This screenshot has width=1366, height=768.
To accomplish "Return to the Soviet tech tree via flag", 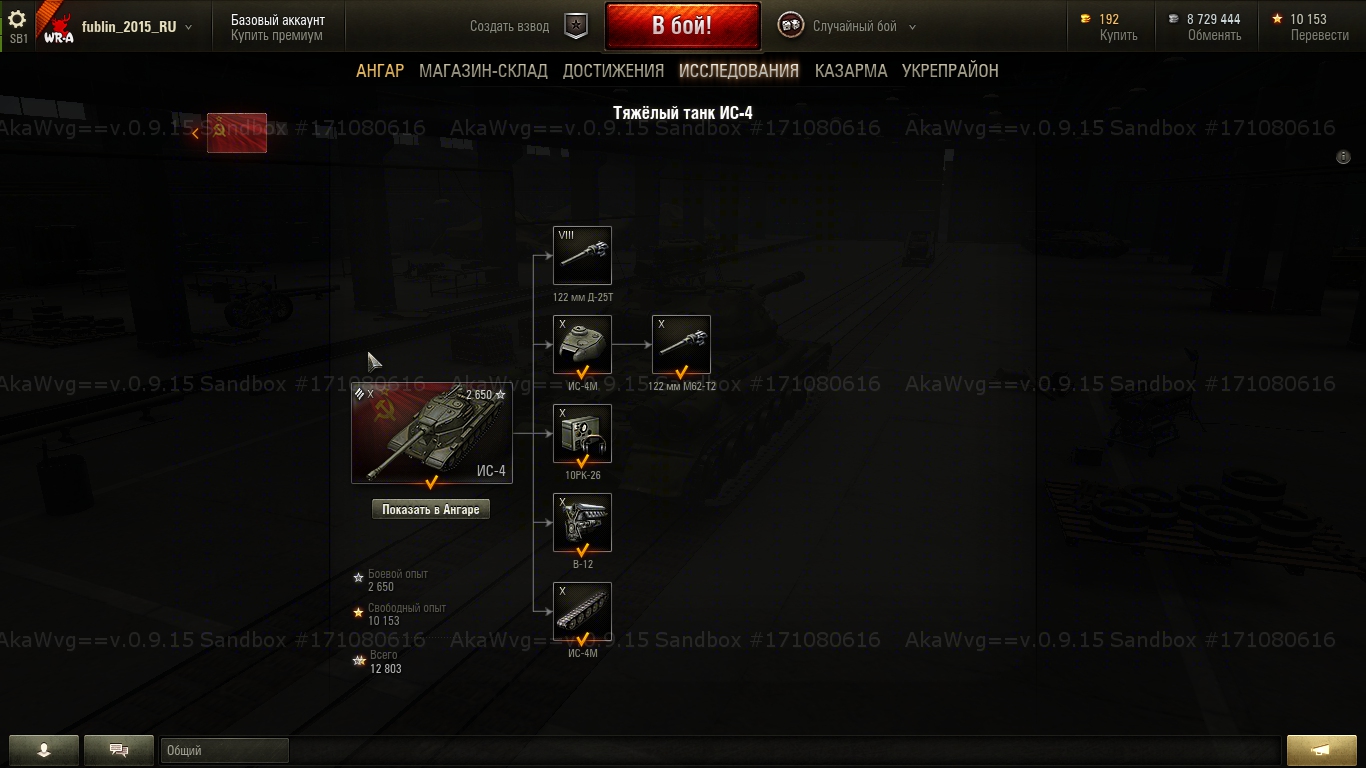I will 236,133.
